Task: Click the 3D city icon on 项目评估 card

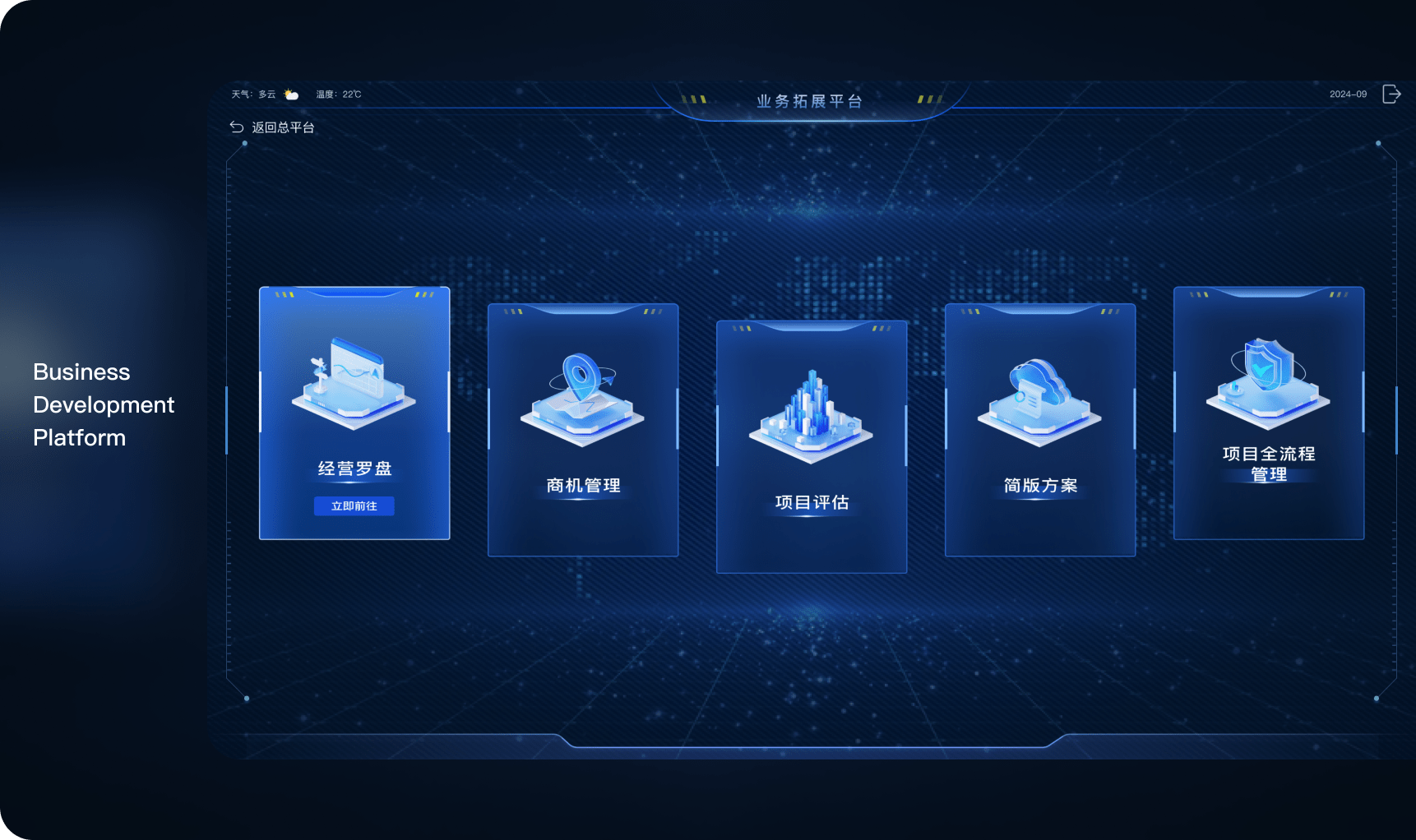Action: click(x=811, y=411)
